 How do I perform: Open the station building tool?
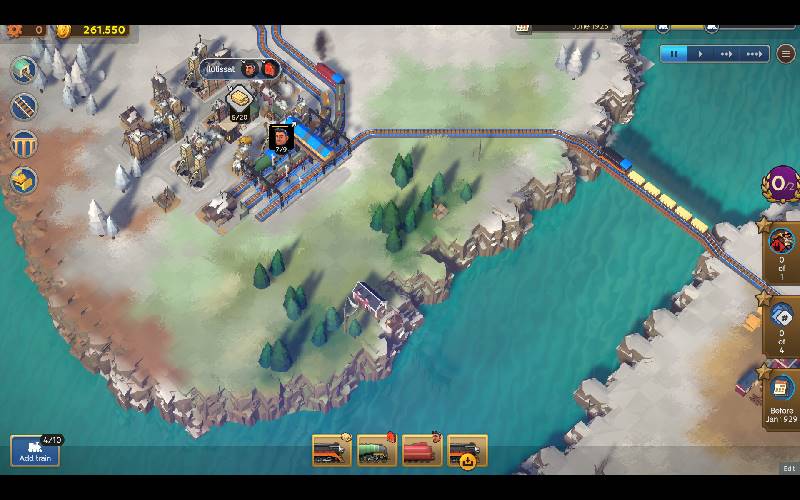[x=23, y=70]
